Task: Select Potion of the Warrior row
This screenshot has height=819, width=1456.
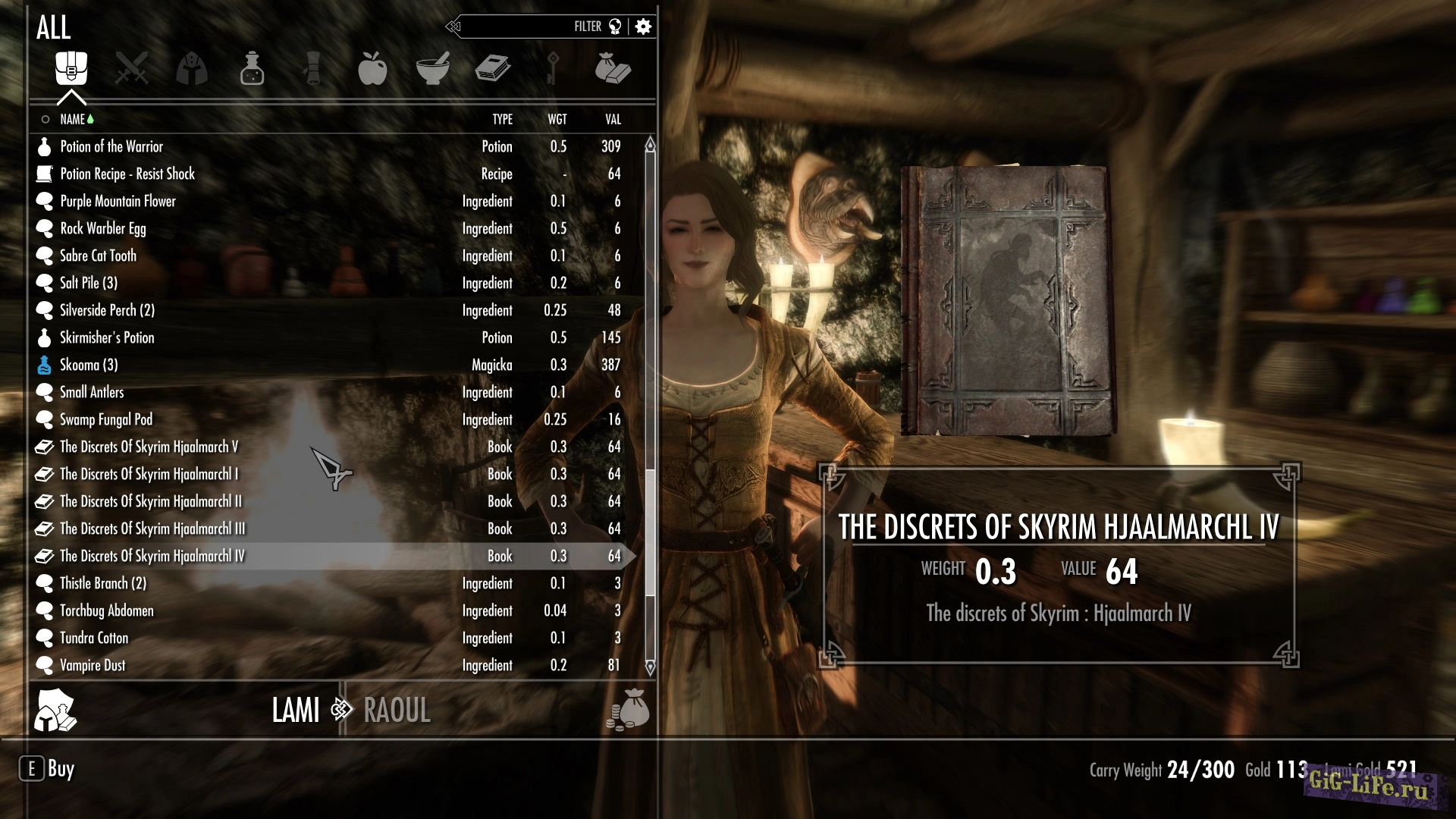Action: [111, 146]
